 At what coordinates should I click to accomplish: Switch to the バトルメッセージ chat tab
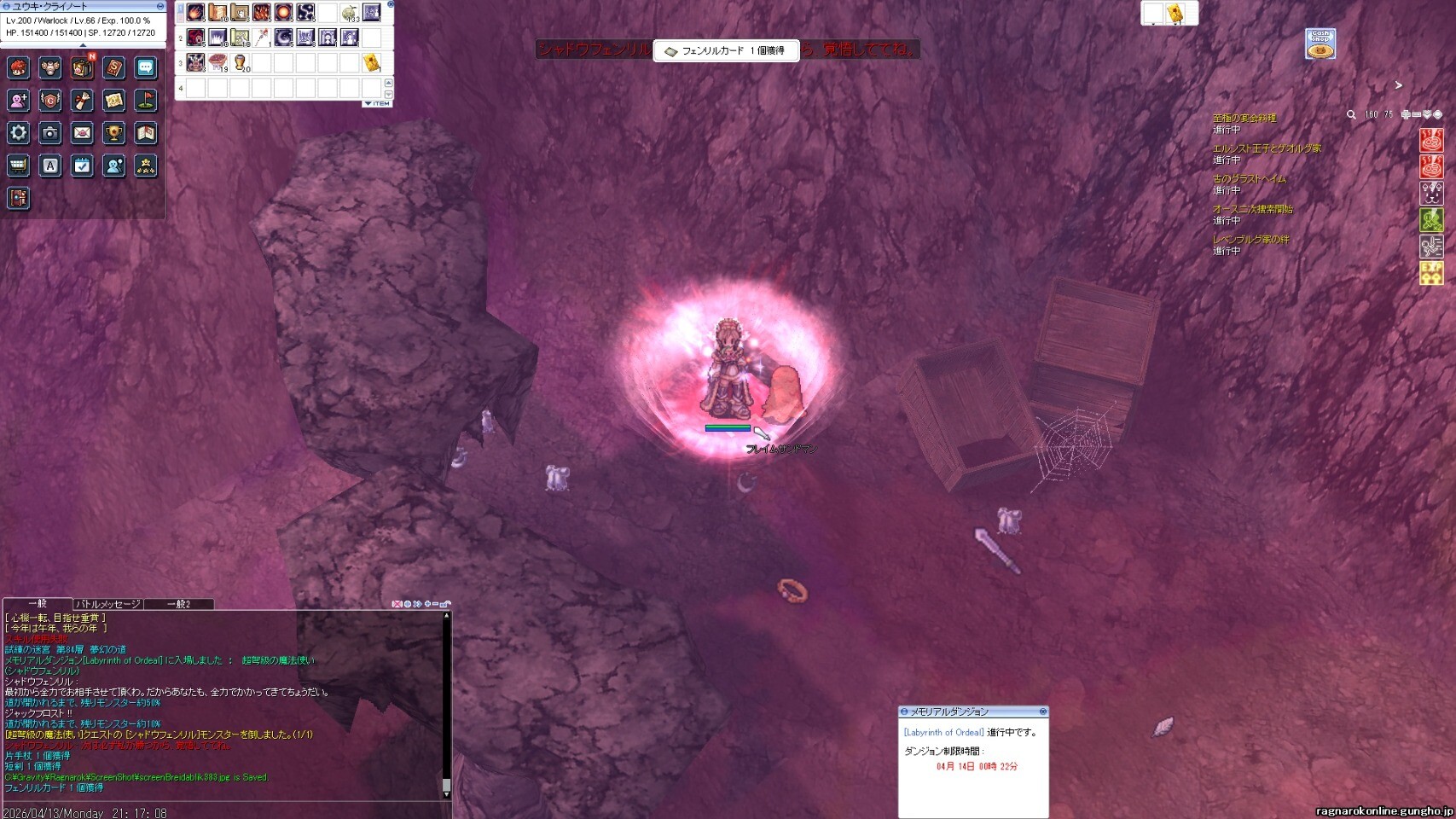click(x=107, y=604)
